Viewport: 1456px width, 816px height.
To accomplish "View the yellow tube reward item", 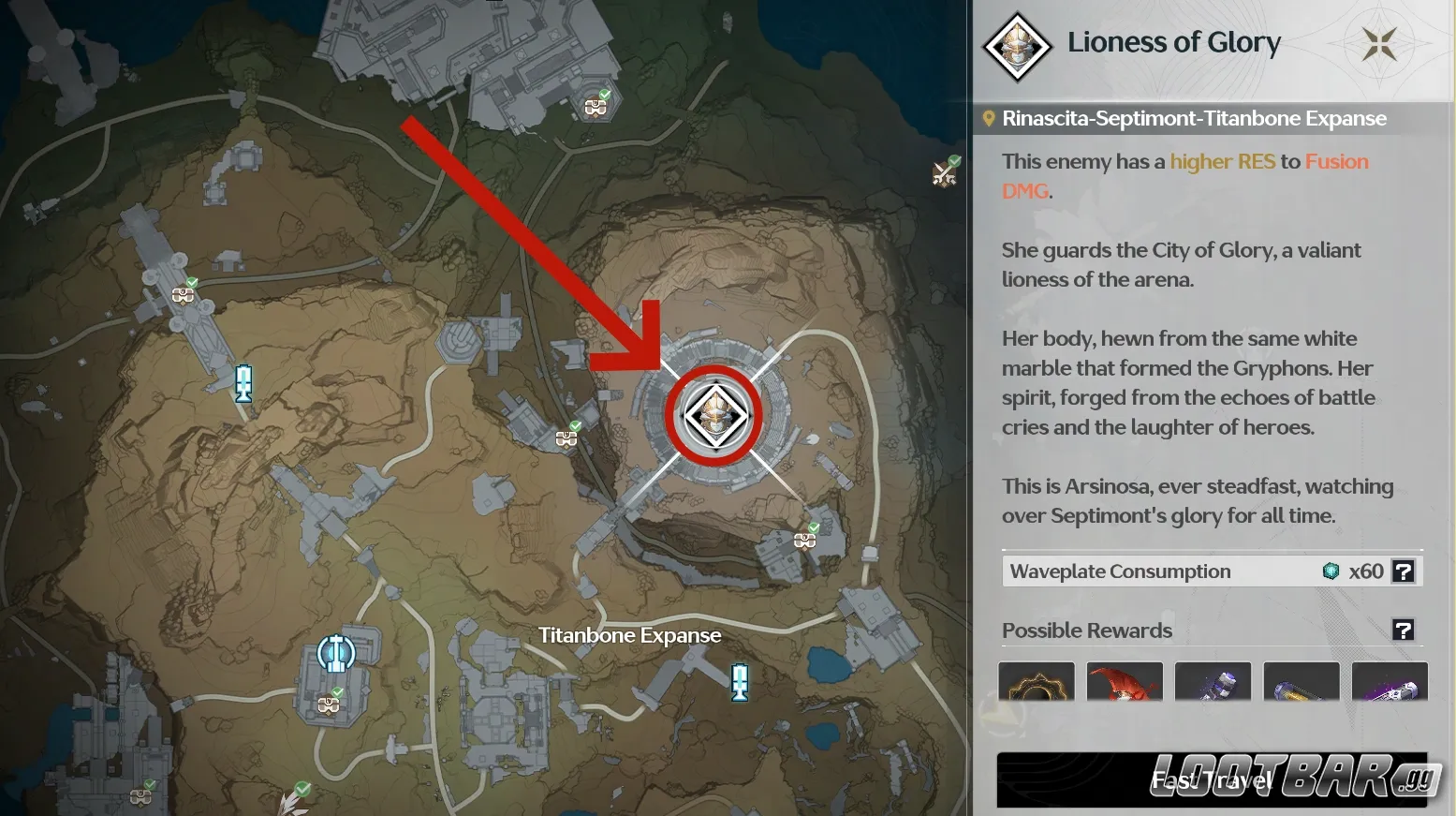I will click(x=1302, y=682).
